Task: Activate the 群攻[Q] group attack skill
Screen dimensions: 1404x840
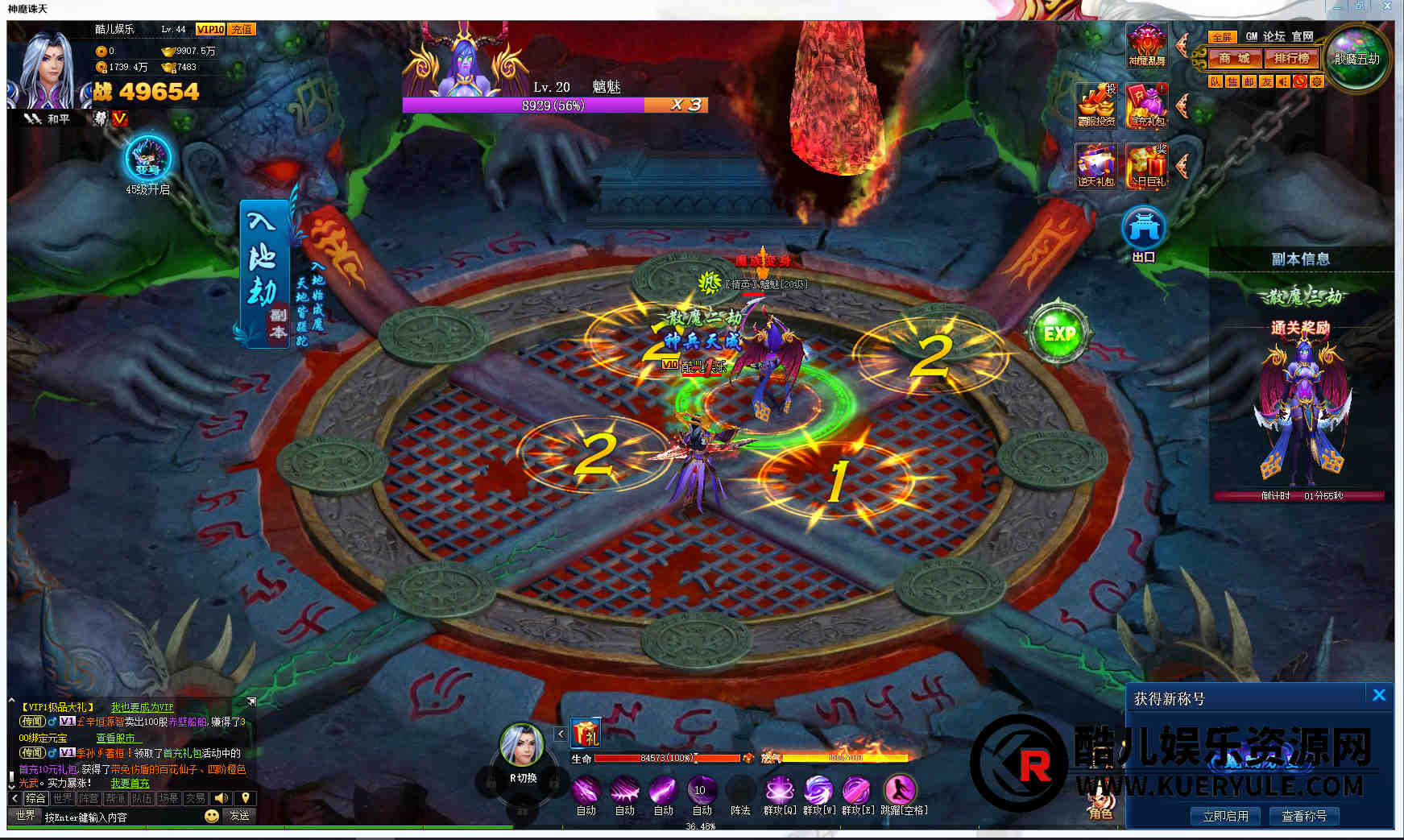Action: coord(779,790)
